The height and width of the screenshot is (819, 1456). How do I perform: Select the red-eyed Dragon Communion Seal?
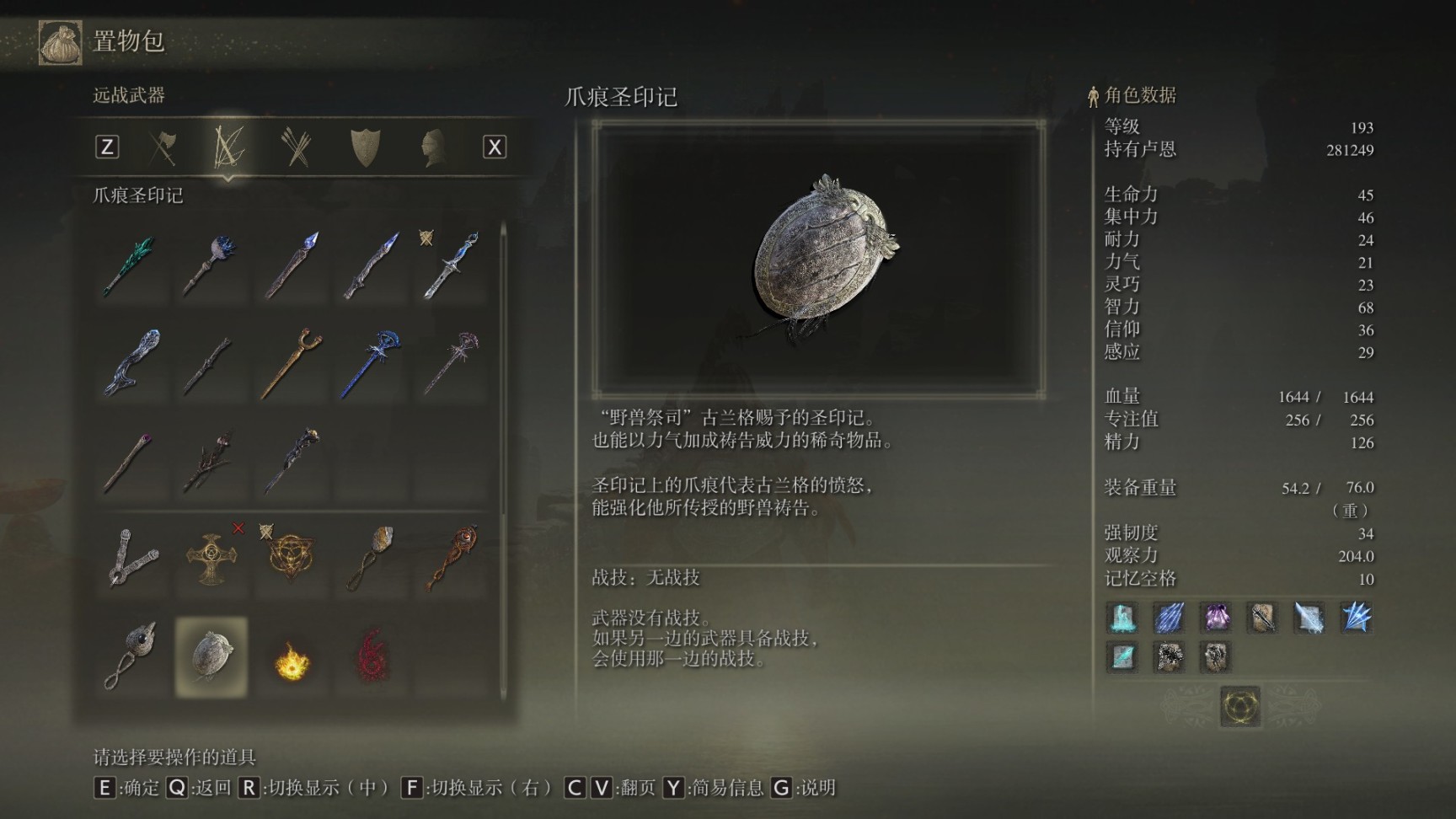click(450, 557)
